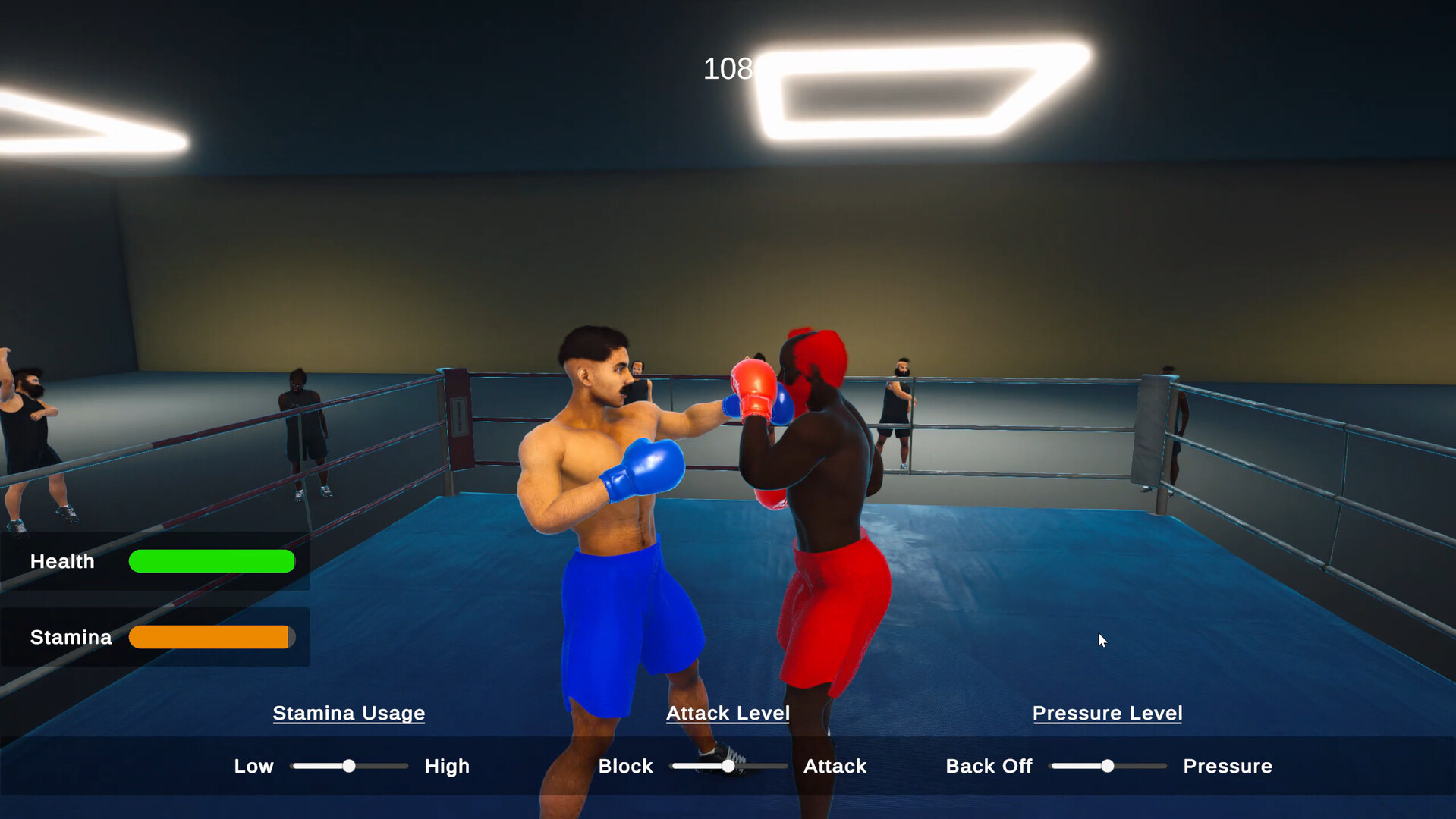The image size is (1456, 819).
Task: Click the Health text label
Action: (61, 561)
